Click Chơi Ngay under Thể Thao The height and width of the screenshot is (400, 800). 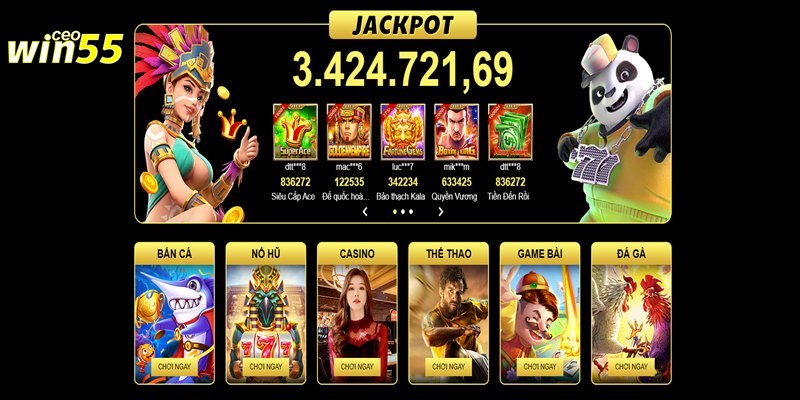pos(448,367)
